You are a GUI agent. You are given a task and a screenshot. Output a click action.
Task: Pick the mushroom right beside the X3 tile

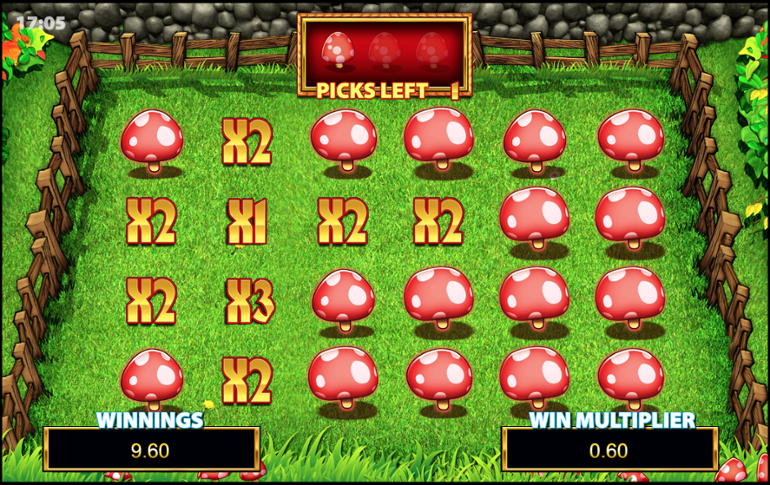click(x=343, y=299)
